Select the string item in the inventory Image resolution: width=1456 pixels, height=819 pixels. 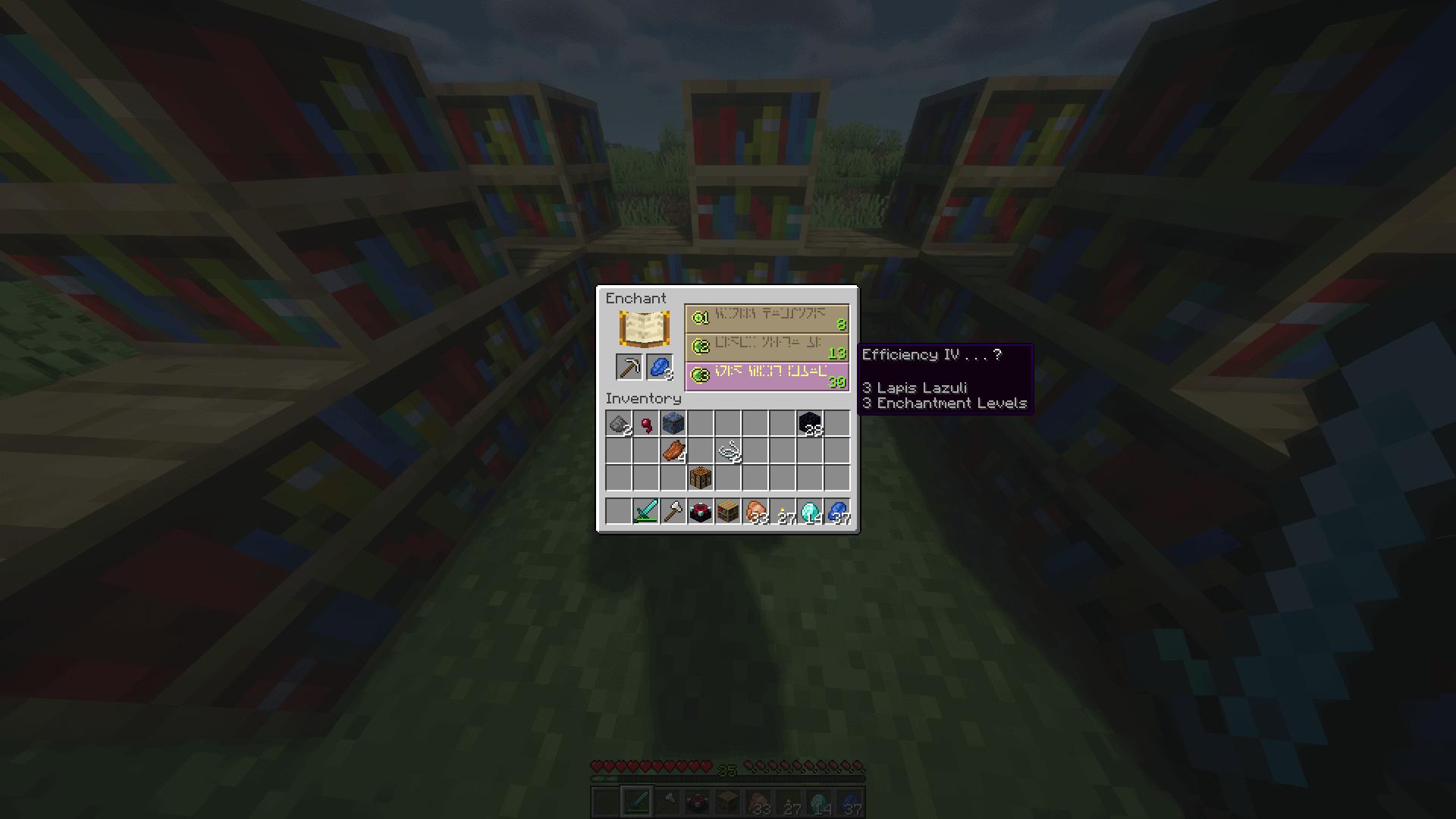click(730, 450)
